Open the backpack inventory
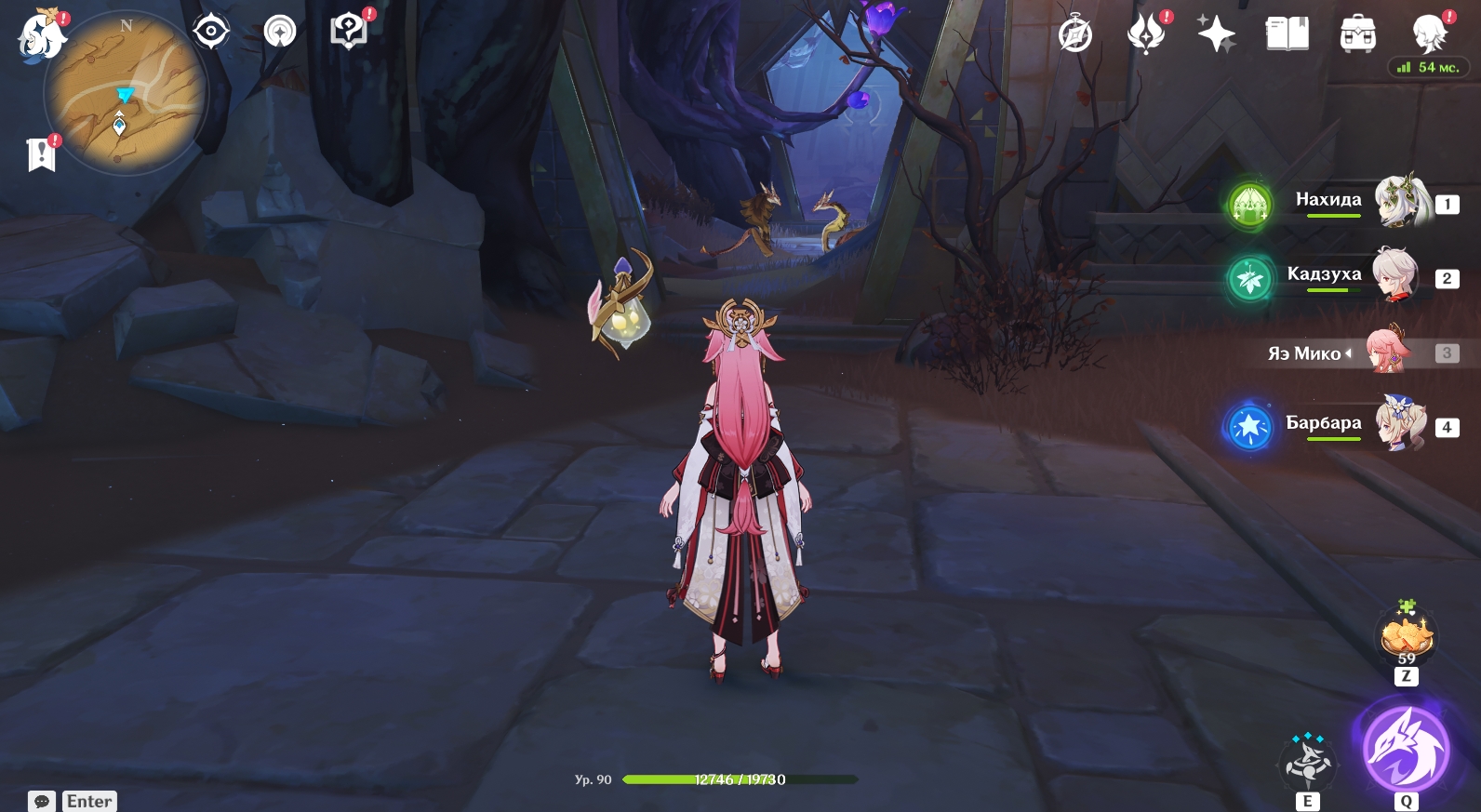This screenshot has width=1481, height=812. pos(1357,35)
